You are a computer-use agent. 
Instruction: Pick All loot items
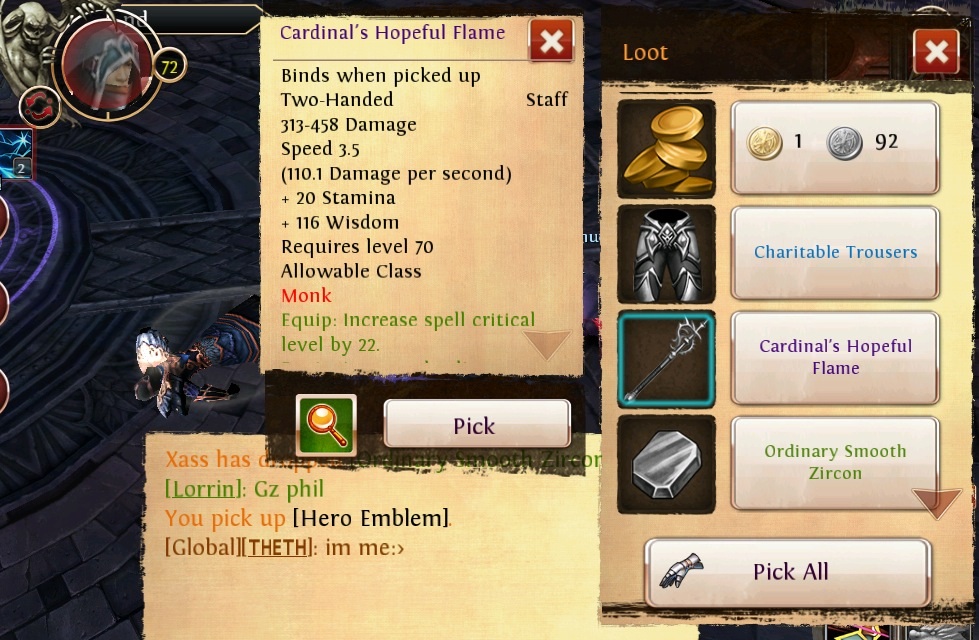[788, 572]
